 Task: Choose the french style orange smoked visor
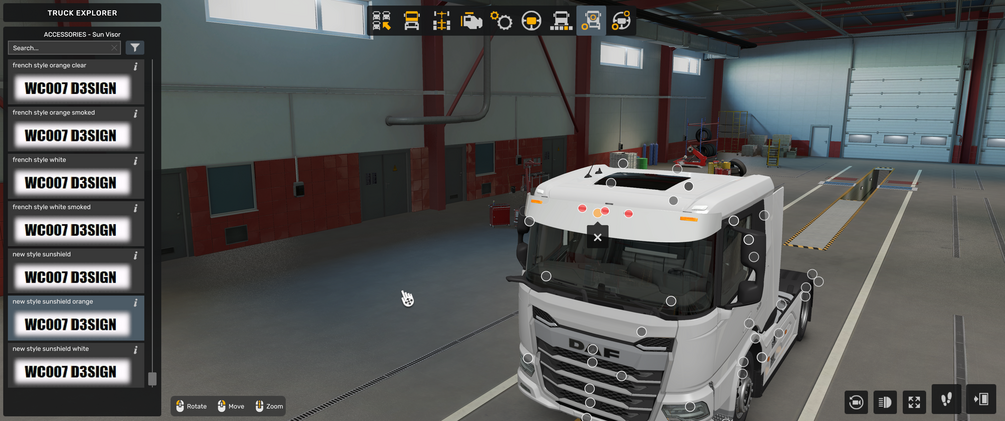(x=70, y=135)
